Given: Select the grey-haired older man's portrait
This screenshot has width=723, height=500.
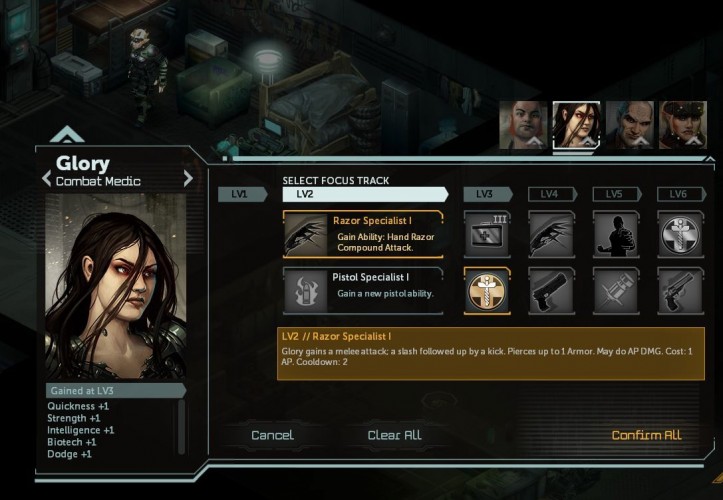Looking at the screenshot, I should 630,125.
